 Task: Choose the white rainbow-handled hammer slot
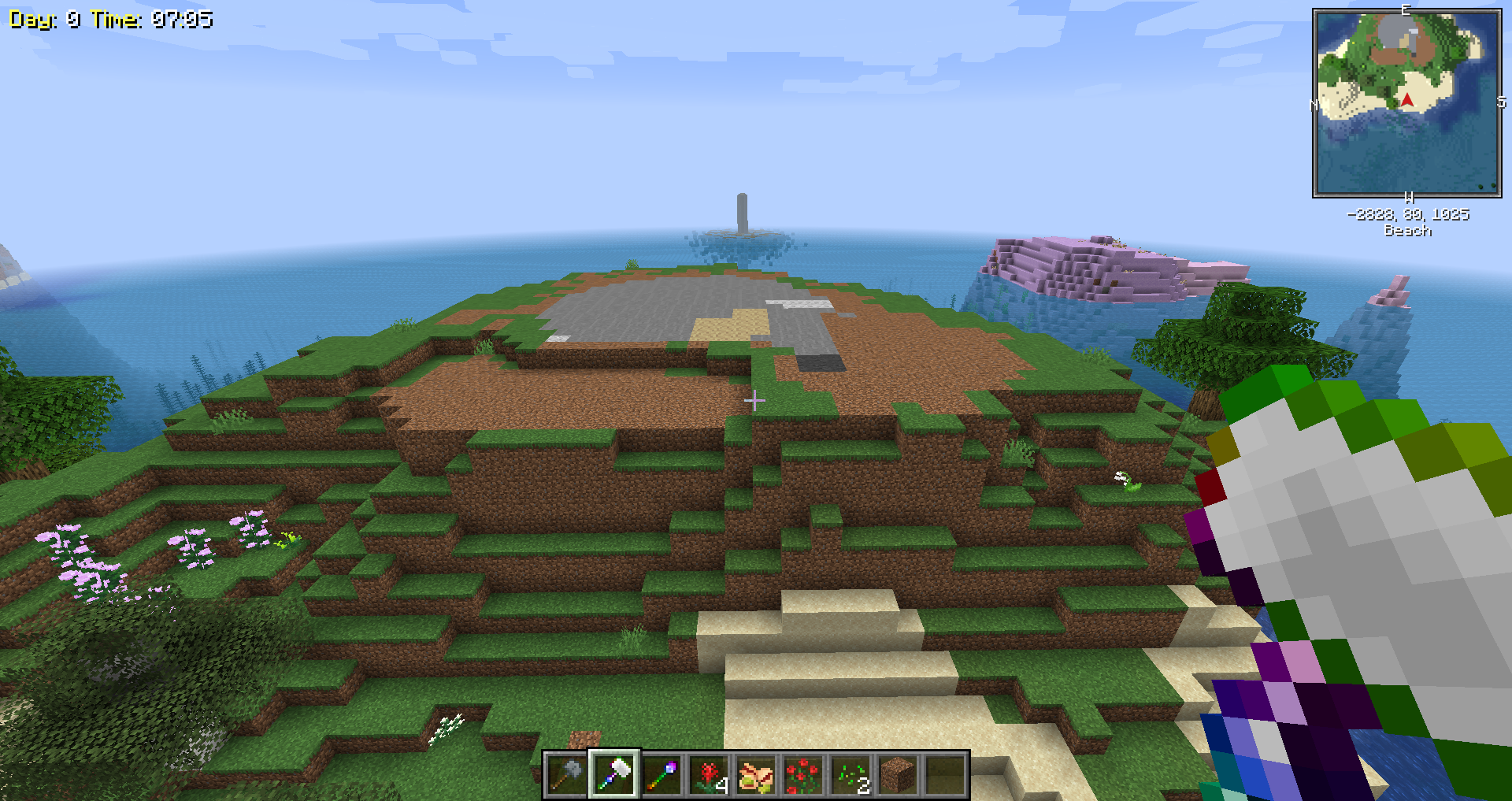click(x=614, y=775)
